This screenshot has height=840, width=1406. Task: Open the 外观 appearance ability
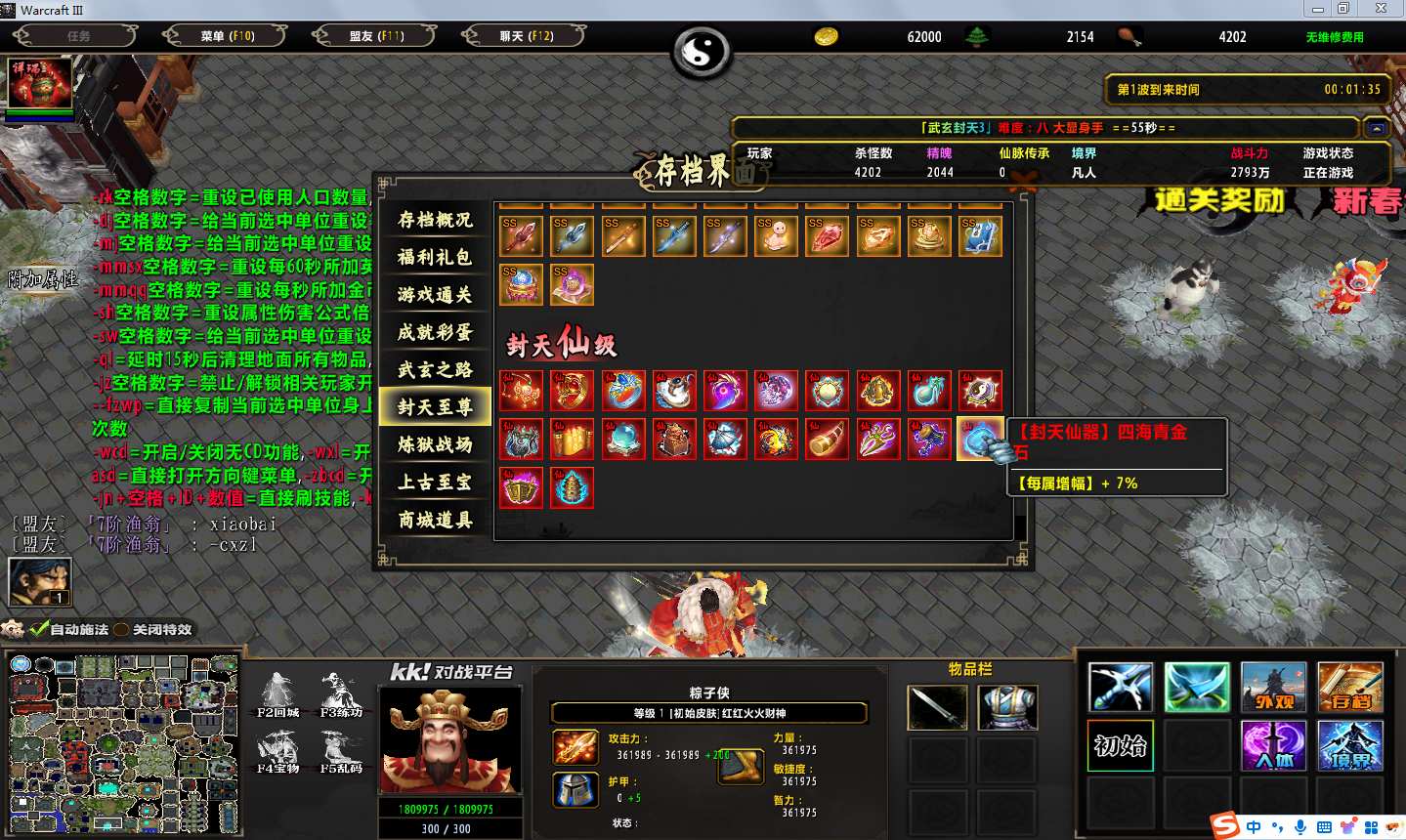click(1273, 688)
